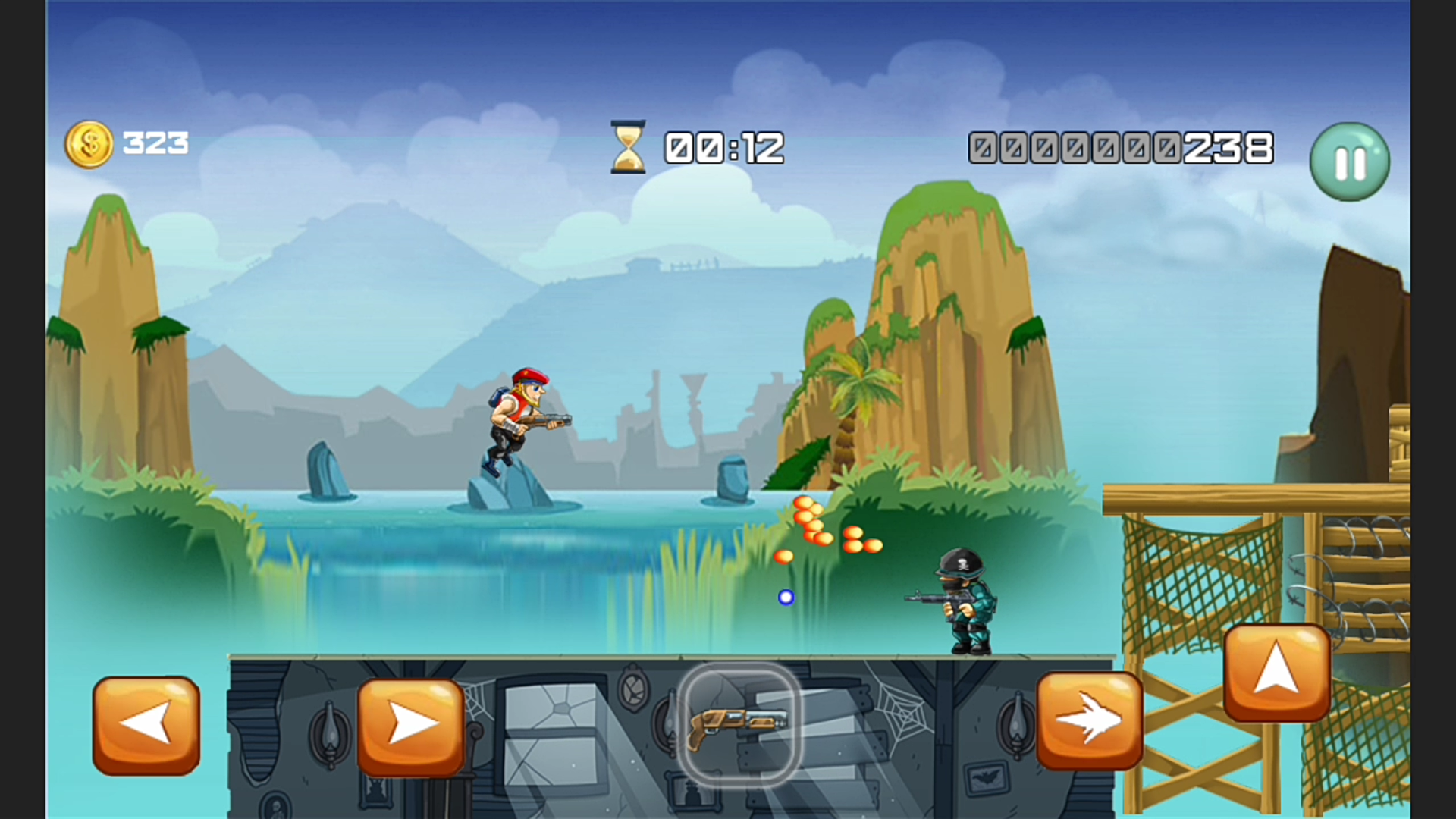Click the hourglass timer icon
1456x819 pixels.
point(626,146)
